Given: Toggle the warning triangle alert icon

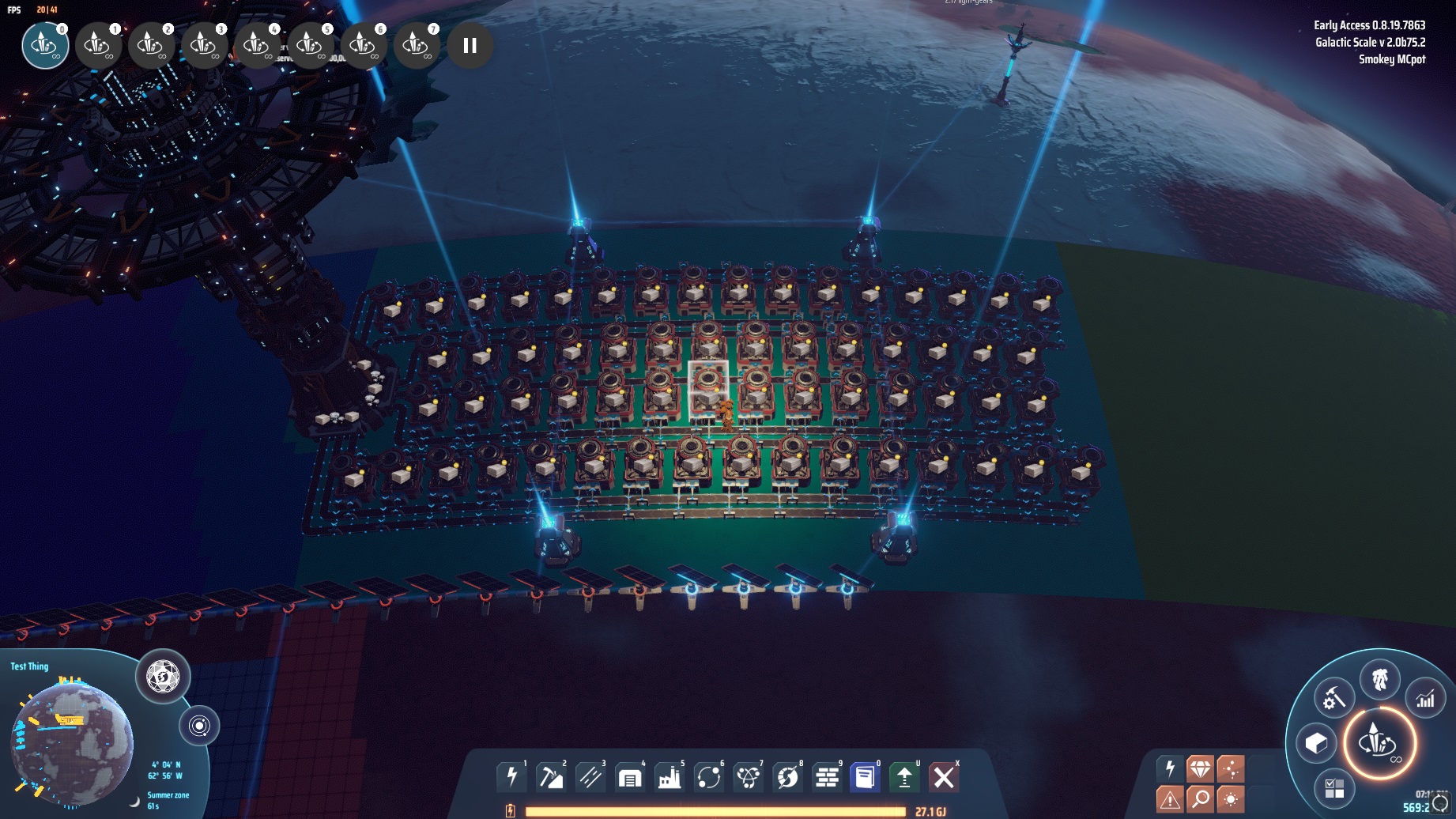Looking at the screenshot, I should [1170, 799].
